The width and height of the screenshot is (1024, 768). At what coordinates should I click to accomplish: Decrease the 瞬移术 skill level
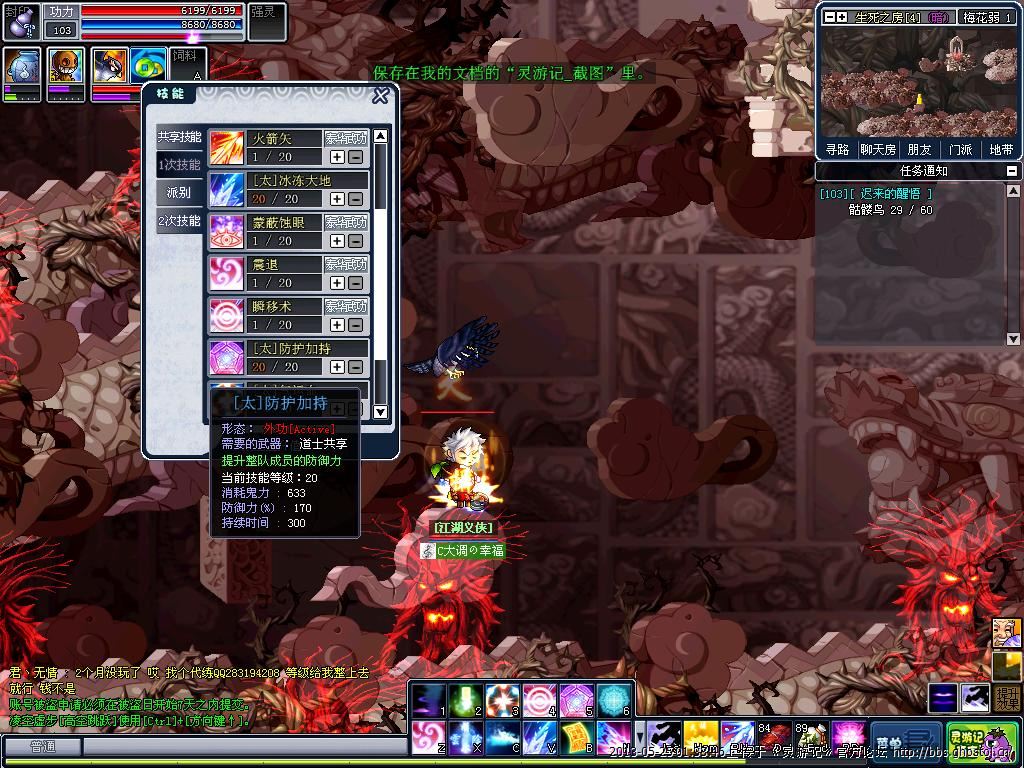(355, 325)
